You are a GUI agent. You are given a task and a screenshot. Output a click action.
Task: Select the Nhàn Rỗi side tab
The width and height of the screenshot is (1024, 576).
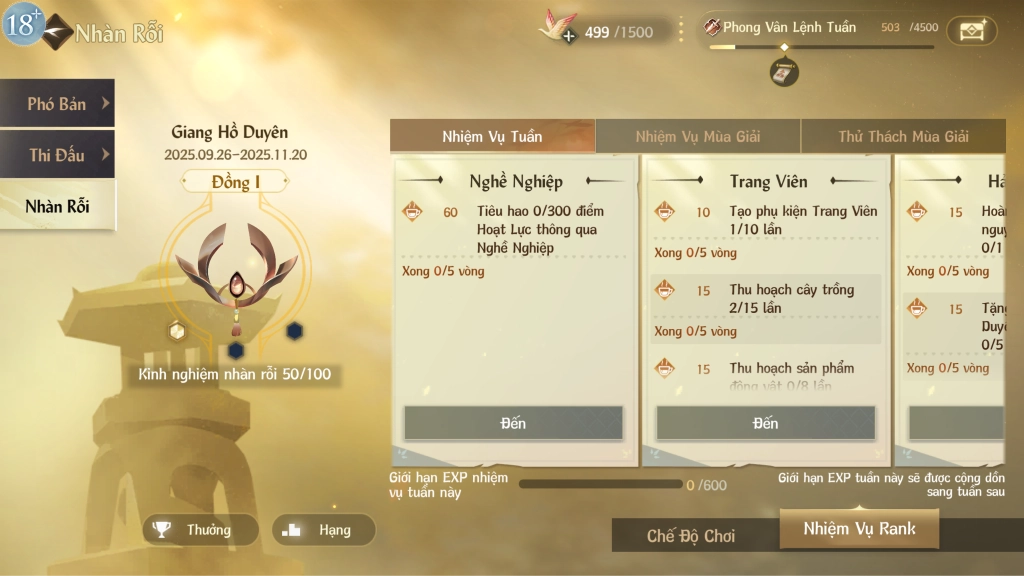point(57,207)
